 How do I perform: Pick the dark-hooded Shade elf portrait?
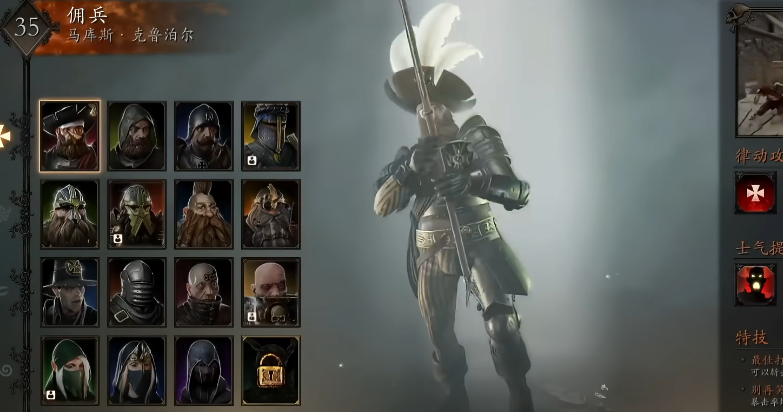203,369
